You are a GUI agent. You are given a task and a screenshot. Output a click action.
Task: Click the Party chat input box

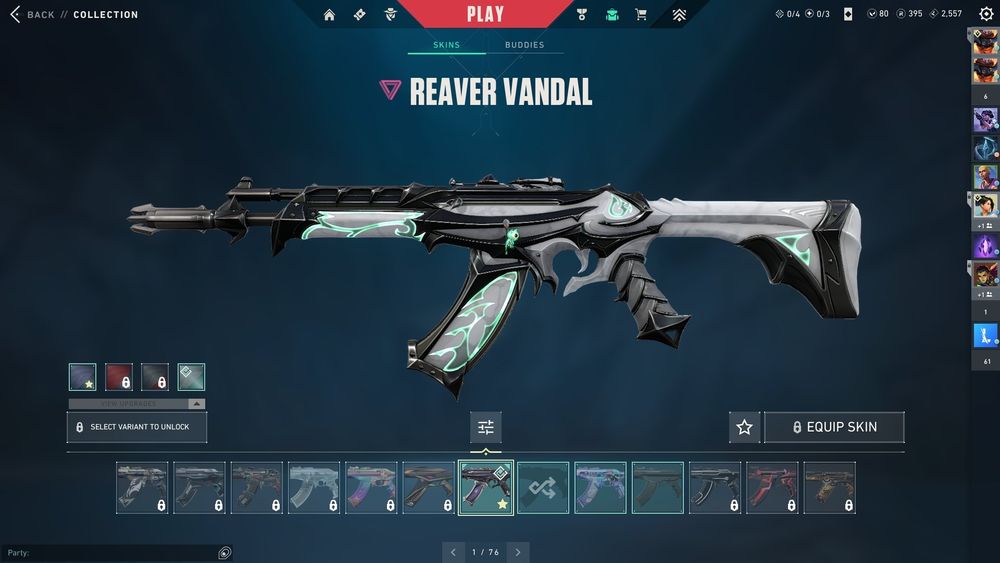pos(110,553)
